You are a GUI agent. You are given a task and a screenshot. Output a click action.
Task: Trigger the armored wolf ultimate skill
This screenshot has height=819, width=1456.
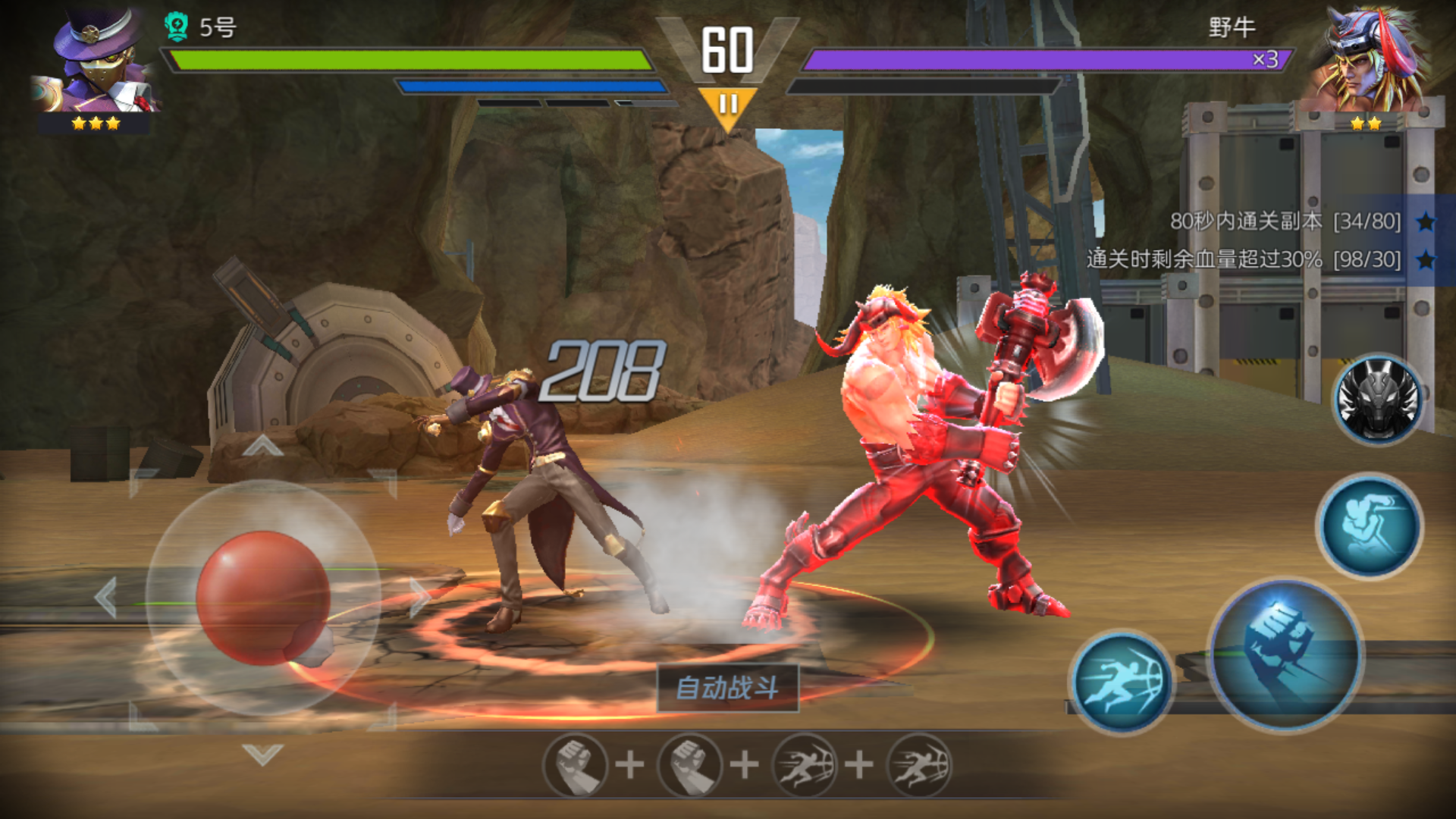pyautogui.click(x=1377, y=400)
